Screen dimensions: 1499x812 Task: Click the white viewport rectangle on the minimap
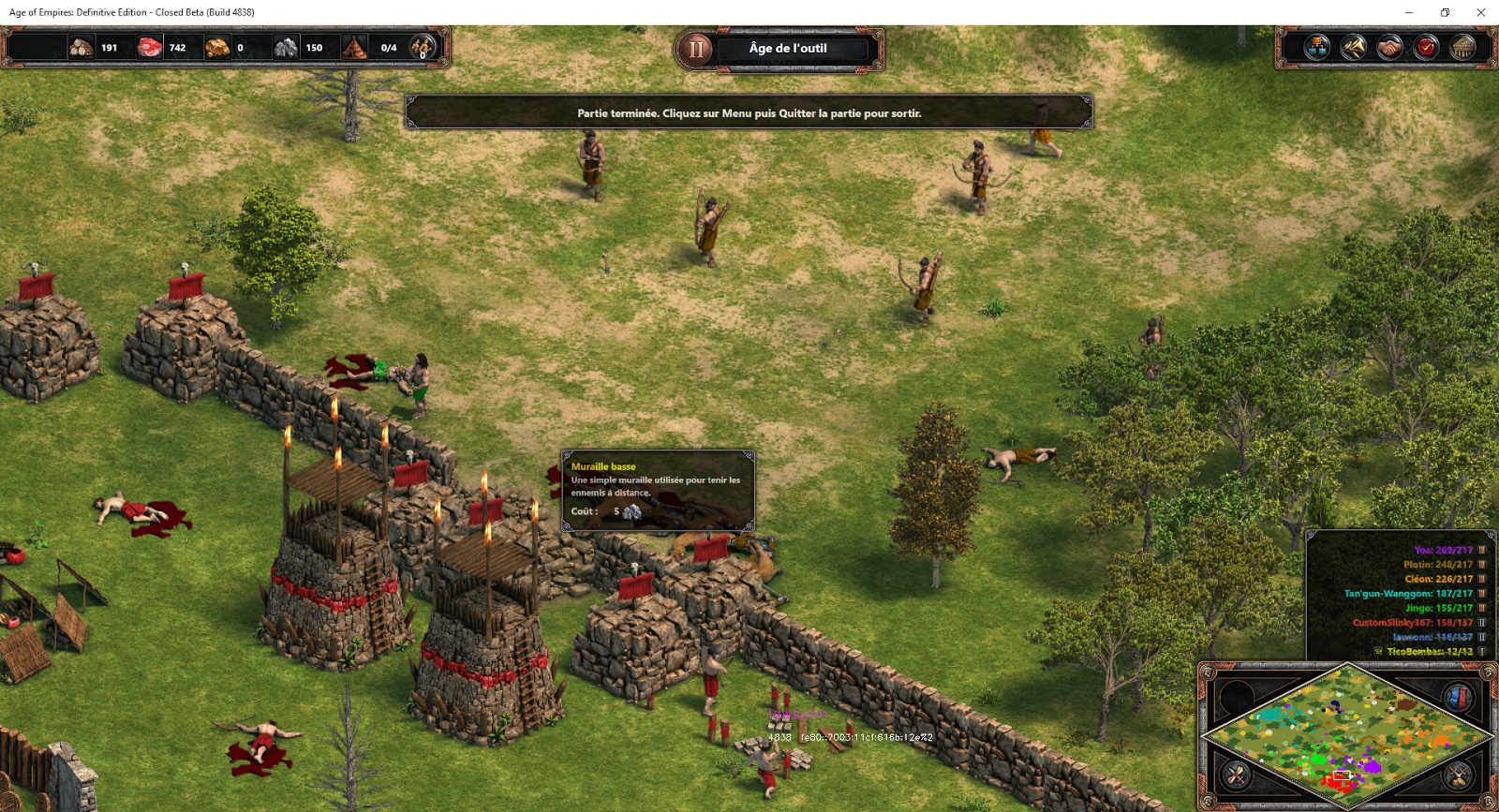(1343, 775)
